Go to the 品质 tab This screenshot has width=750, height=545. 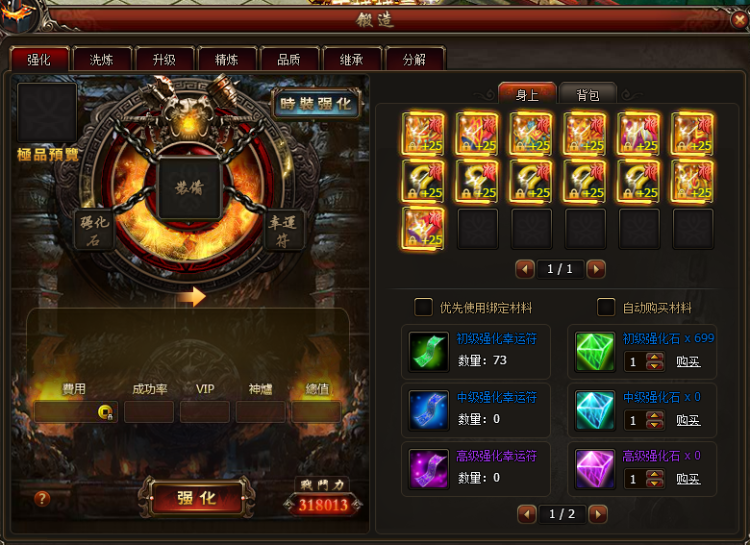(288, 60)
